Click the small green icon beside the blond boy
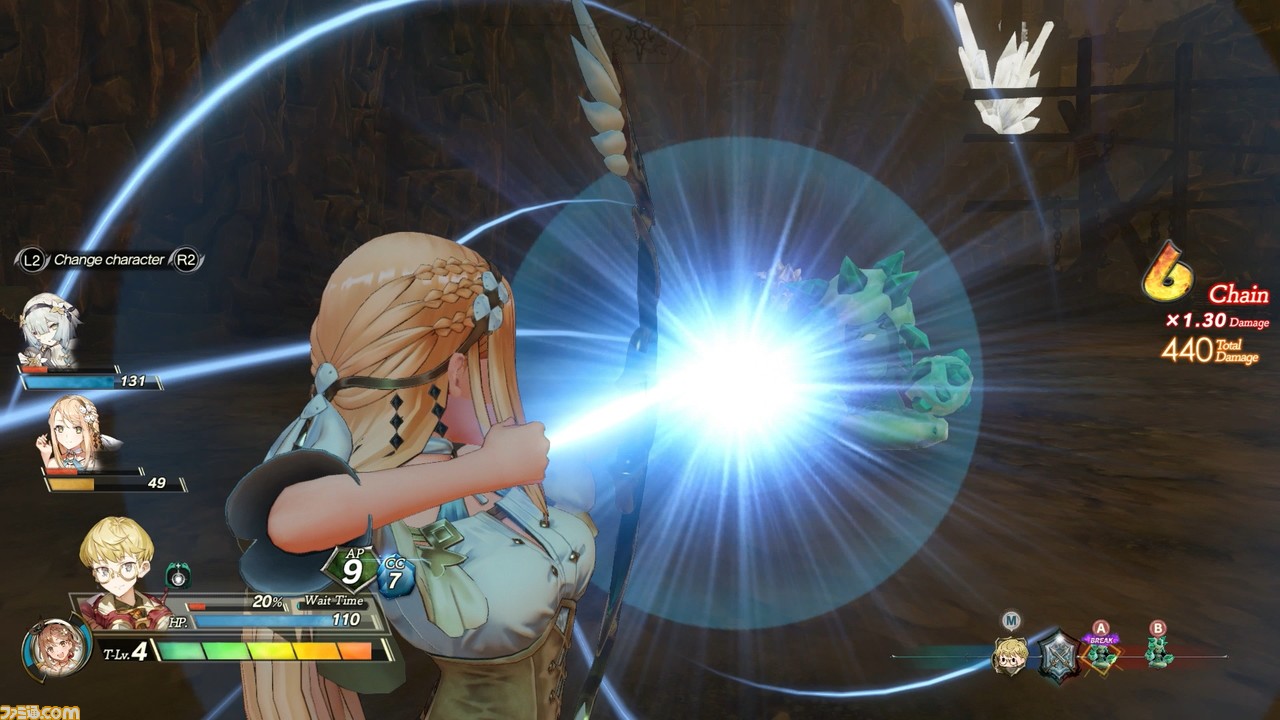 [x=178, y=576]
